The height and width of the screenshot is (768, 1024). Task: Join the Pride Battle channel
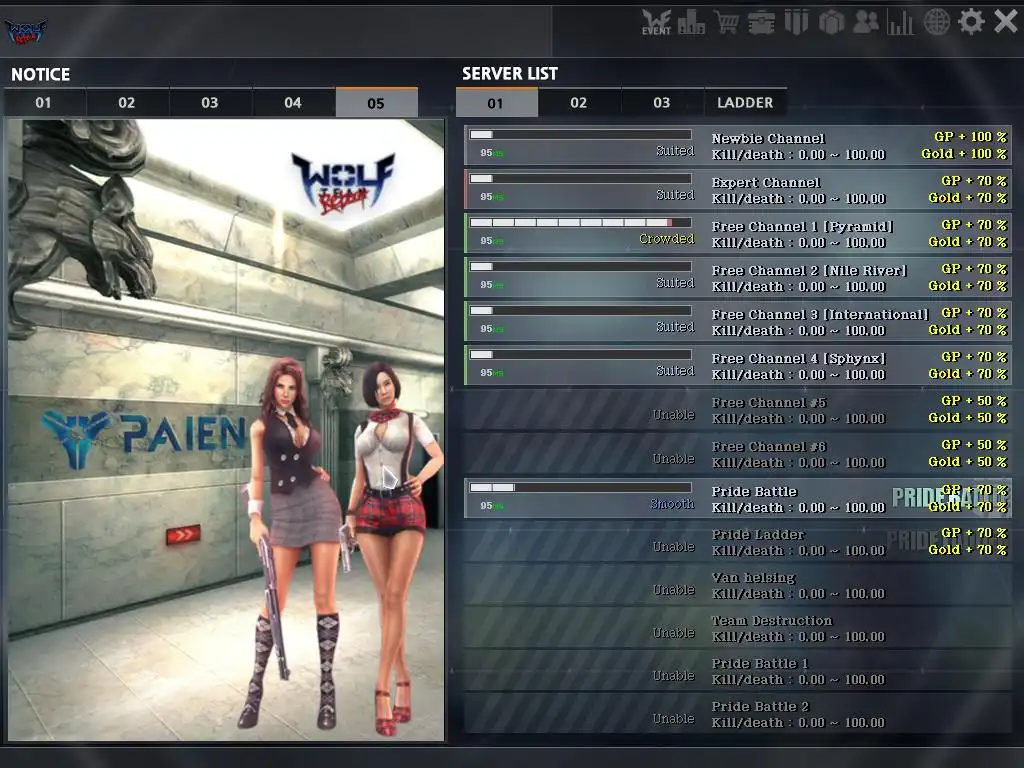(737, 498)
